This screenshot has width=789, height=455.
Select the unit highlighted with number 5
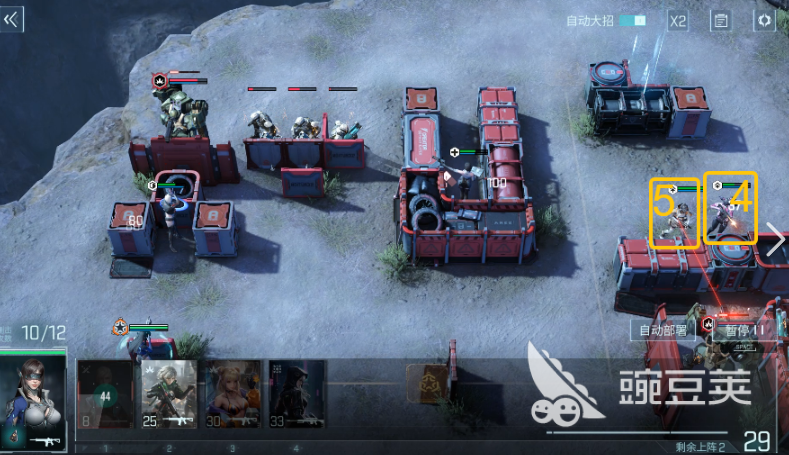[675, 213]
